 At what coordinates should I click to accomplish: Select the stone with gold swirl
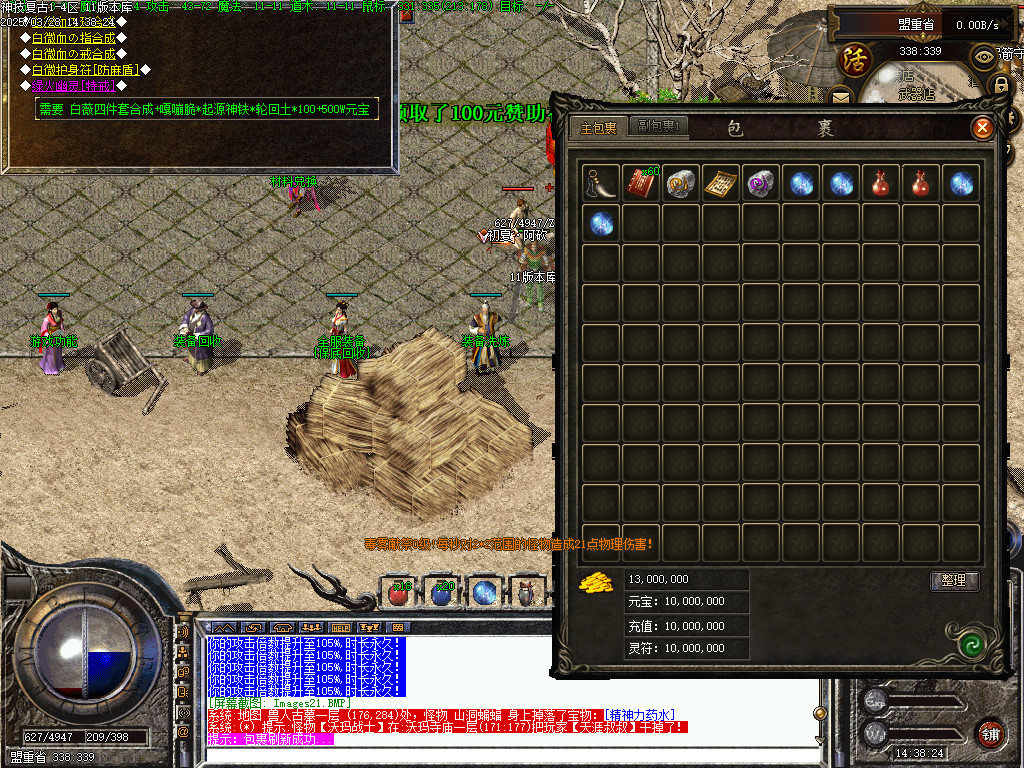(681, 183)
